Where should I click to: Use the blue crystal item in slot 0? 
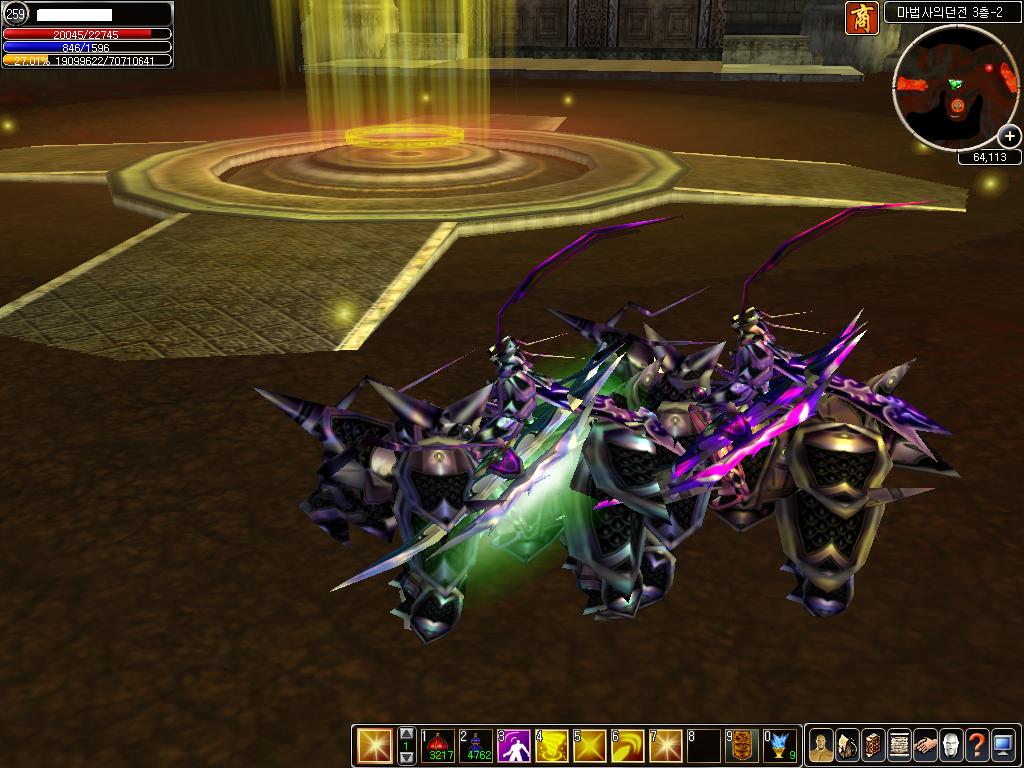coord(780,746)
